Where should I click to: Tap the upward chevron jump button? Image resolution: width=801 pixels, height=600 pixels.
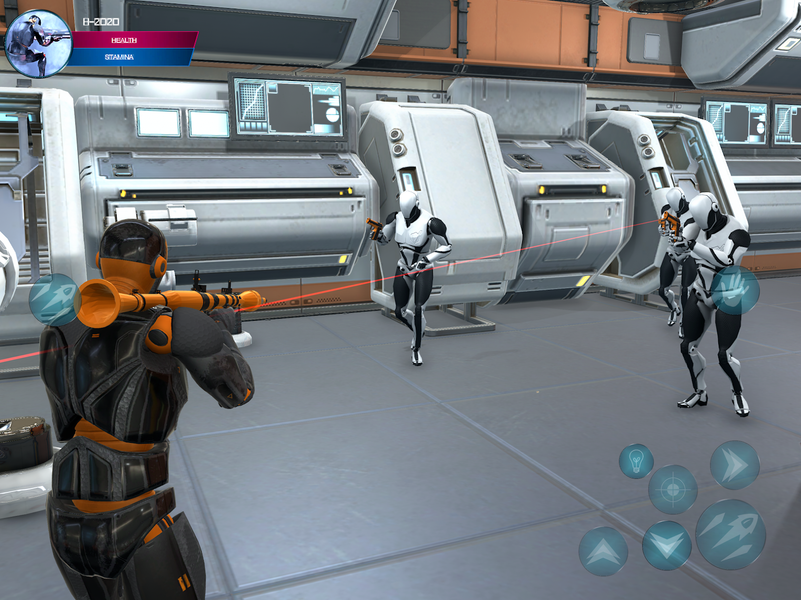[x=603, y=551]
